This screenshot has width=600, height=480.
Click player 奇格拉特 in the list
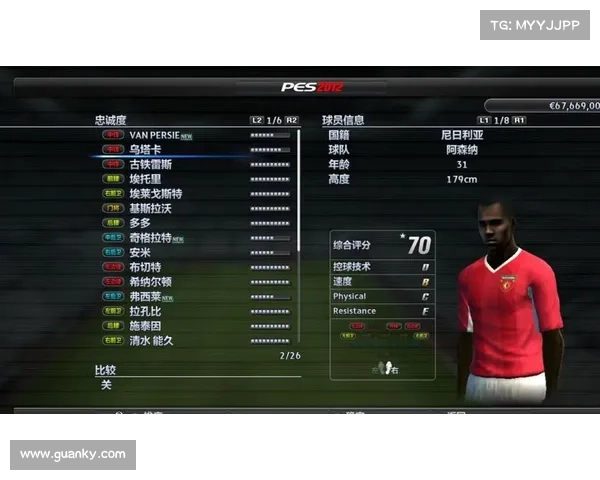click(151, 238)
